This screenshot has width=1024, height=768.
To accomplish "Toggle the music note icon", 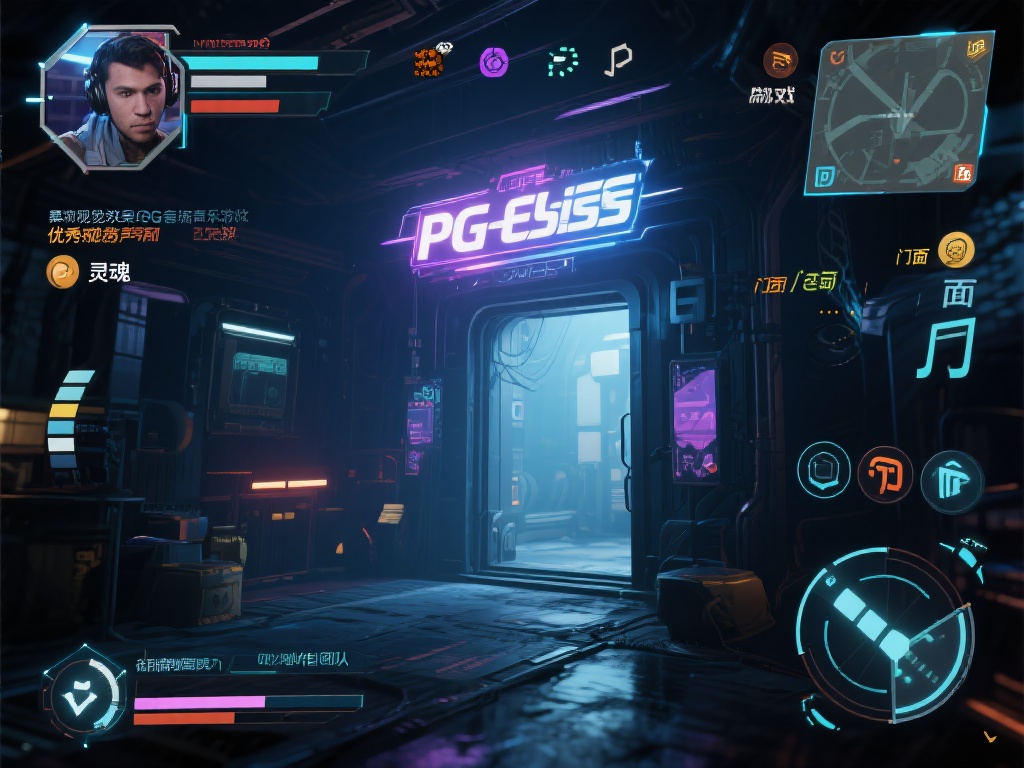I will (x=617, y=61).
